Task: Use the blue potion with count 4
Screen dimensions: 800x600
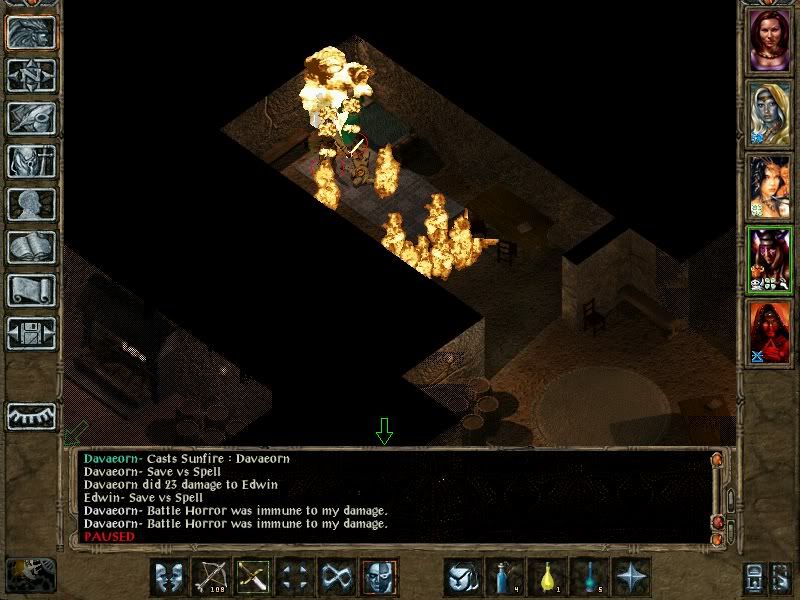Action: (x=505, y=577)
